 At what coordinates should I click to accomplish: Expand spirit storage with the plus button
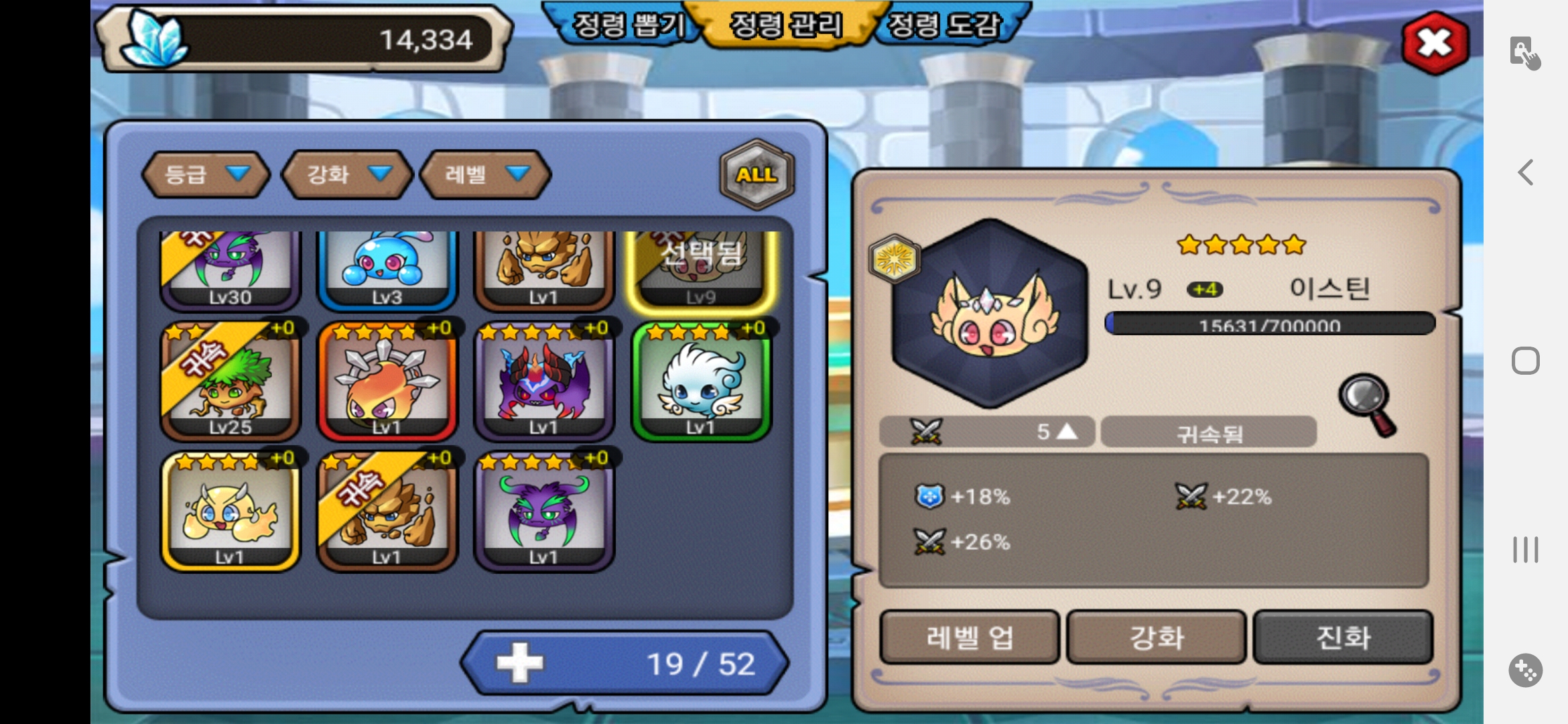click(520, 663)
